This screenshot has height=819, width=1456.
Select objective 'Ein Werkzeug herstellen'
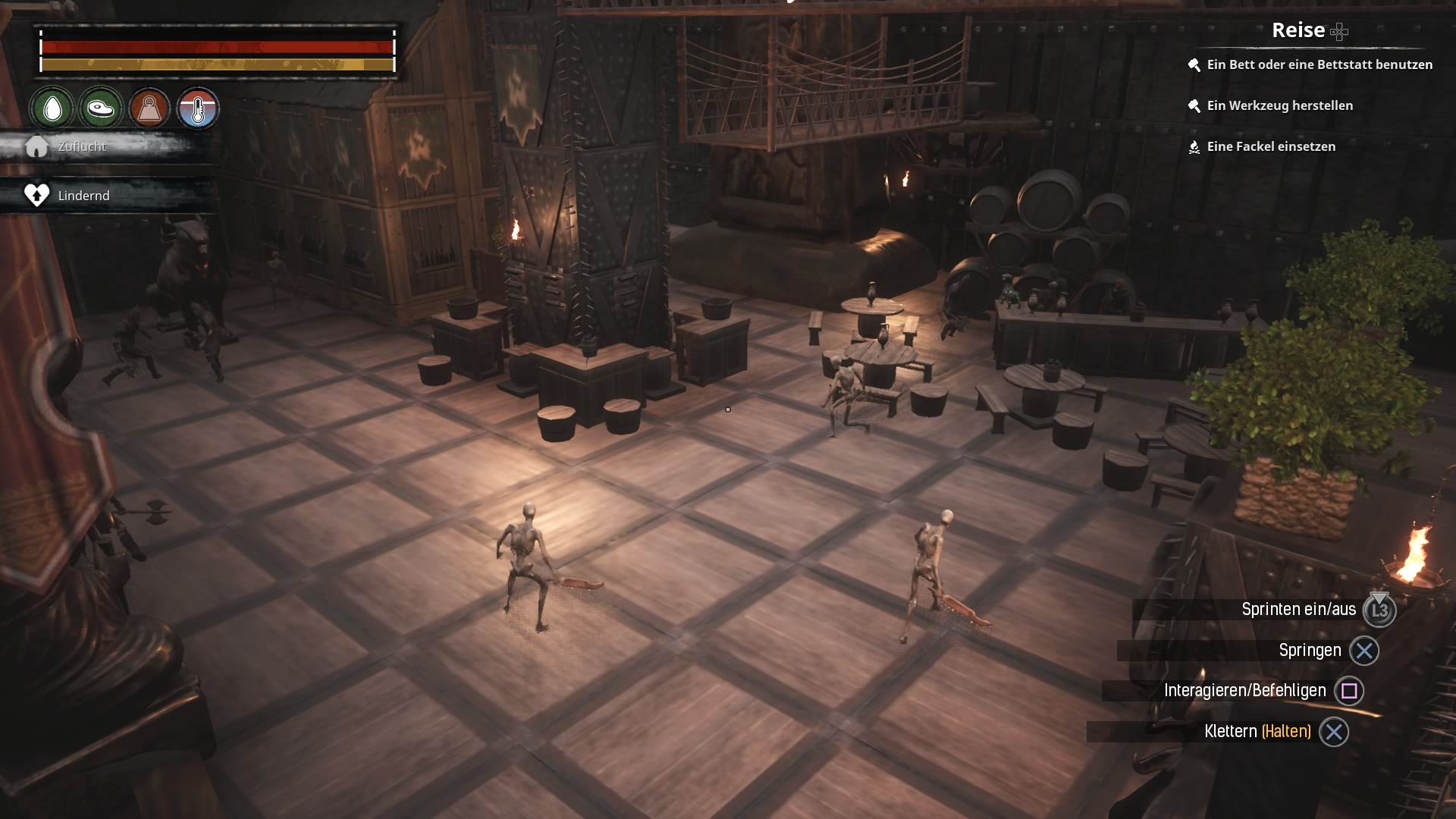[x=1279, y=106]
